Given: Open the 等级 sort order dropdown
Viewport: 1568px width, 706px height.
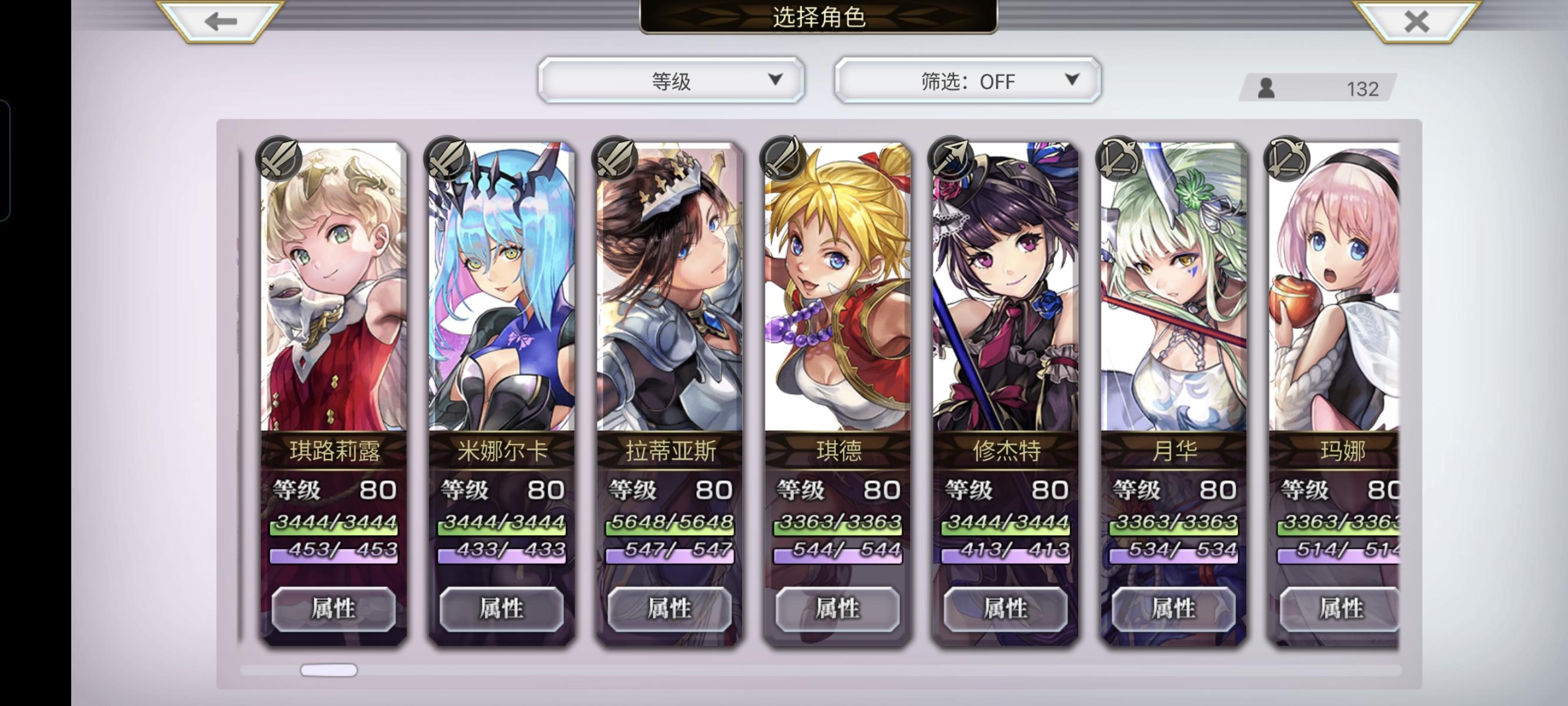Looking at the screenshot, I should click(672, 80).
